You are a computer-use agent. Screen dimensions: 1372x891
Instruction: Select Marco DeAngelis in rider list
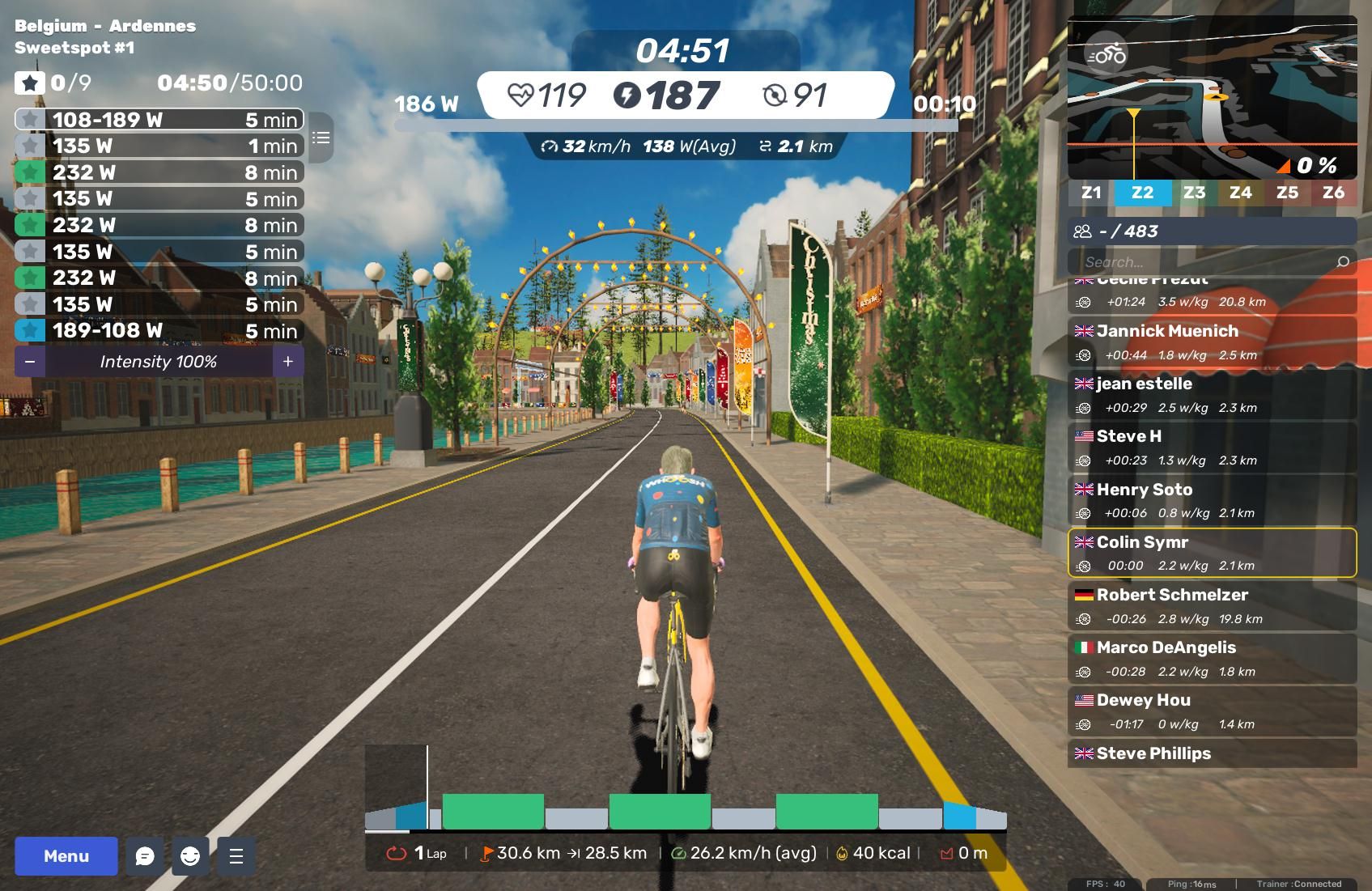(x=1212, y=658)
